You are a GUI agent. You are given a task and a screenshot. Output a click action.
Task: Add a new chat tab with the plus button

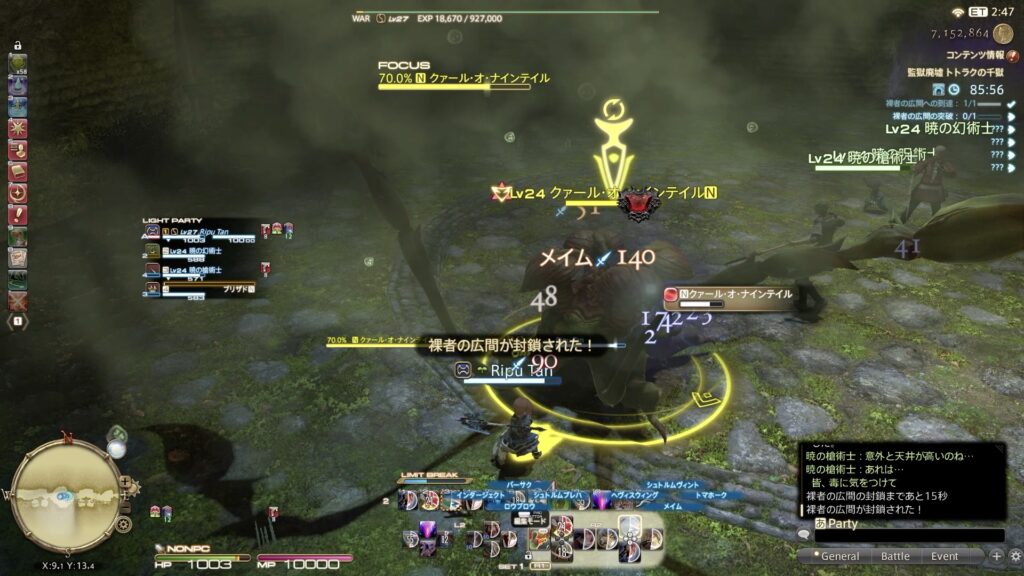[996, 556]
